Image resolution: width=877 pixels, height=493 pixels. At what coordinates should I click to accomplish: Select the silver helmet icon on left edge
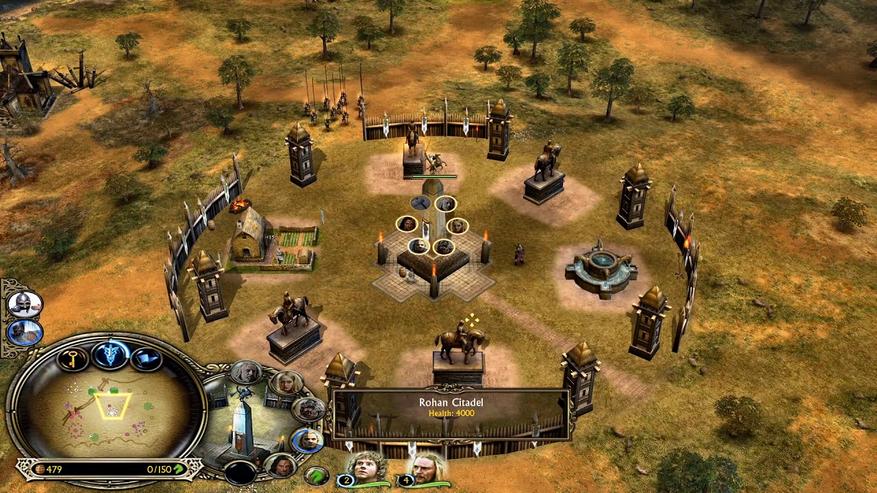(x=24, y=304)
